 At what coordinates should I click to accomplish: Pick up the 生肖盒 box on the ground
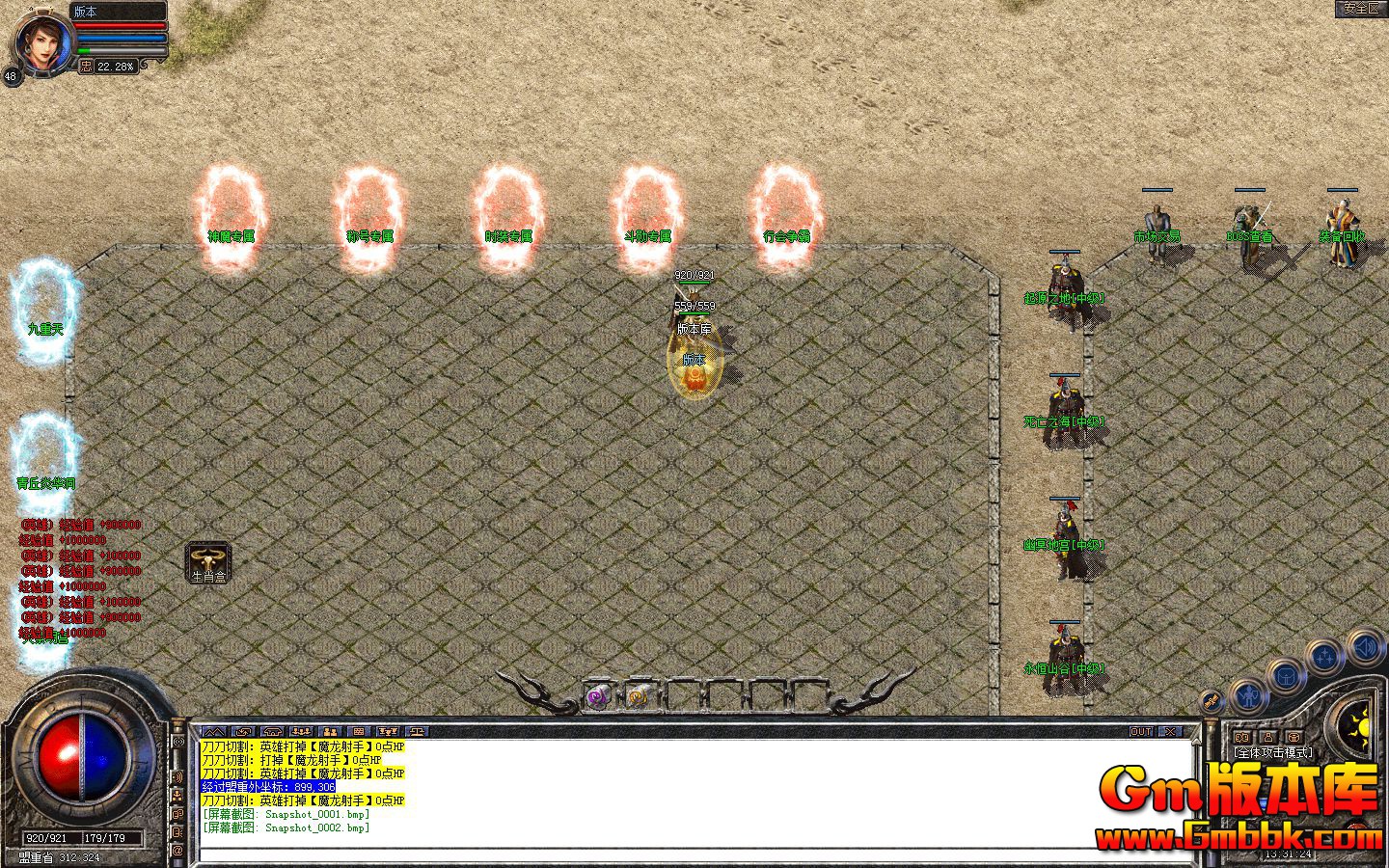point(208,562)
